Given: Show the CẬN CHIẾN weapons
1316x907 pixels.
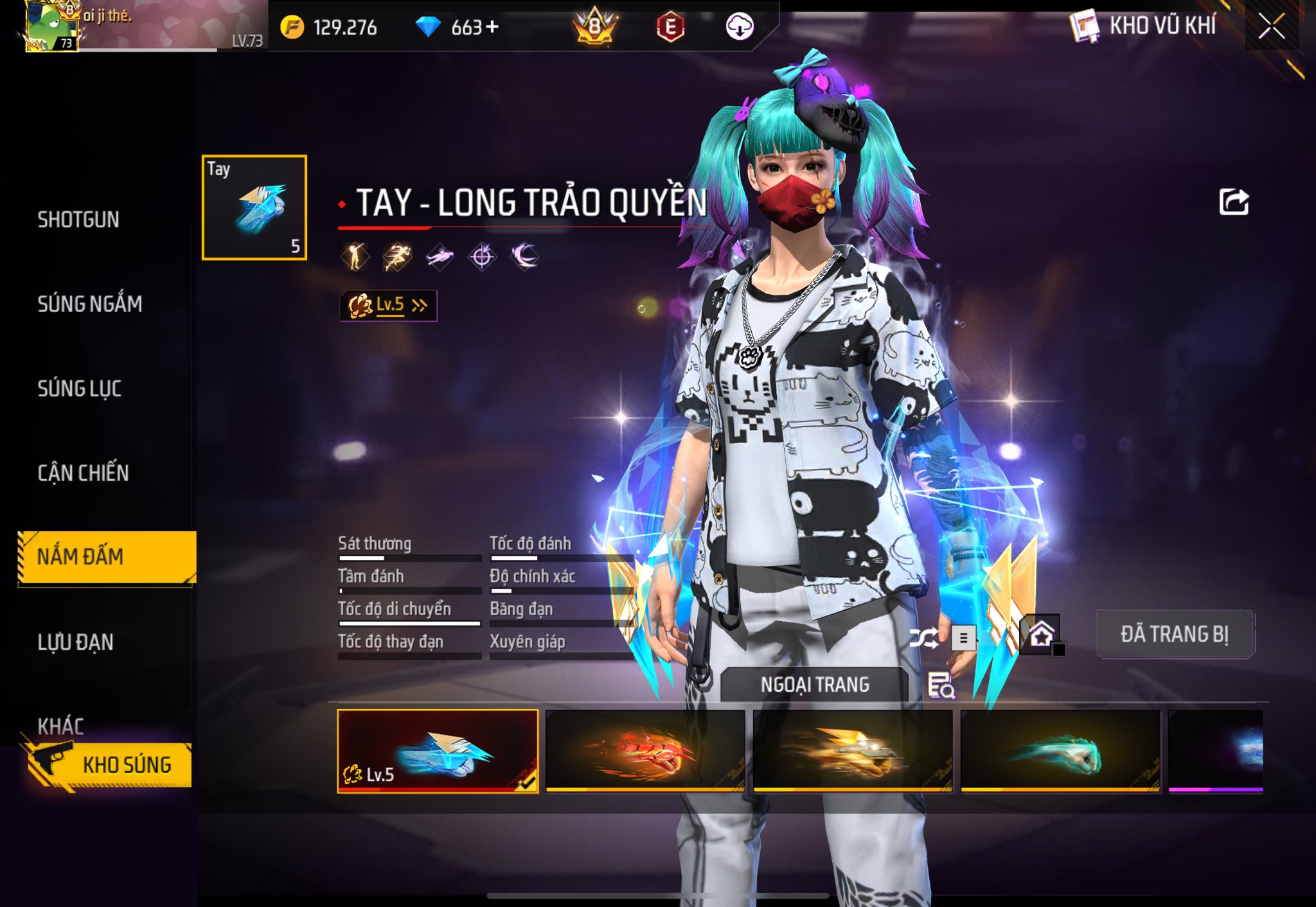Looking at the screenshot, I should [84, 473].
